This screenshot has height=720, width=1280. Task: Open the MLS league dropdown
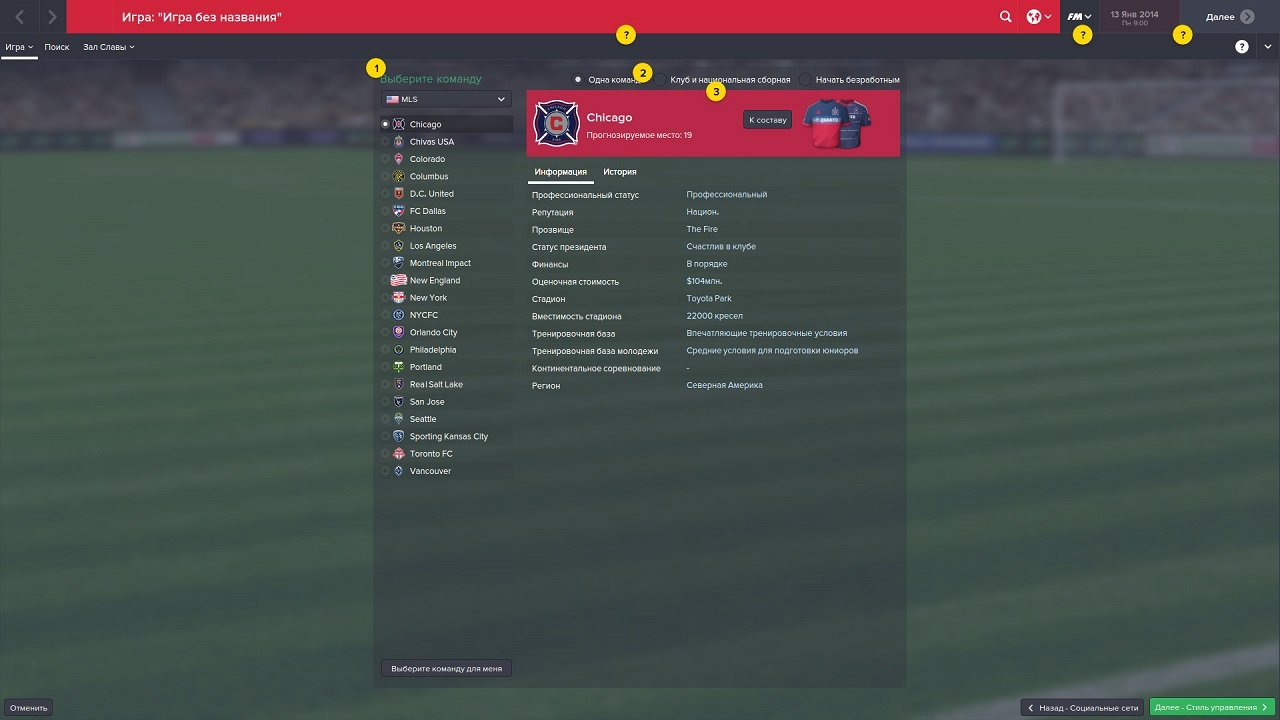coord(445,99)
